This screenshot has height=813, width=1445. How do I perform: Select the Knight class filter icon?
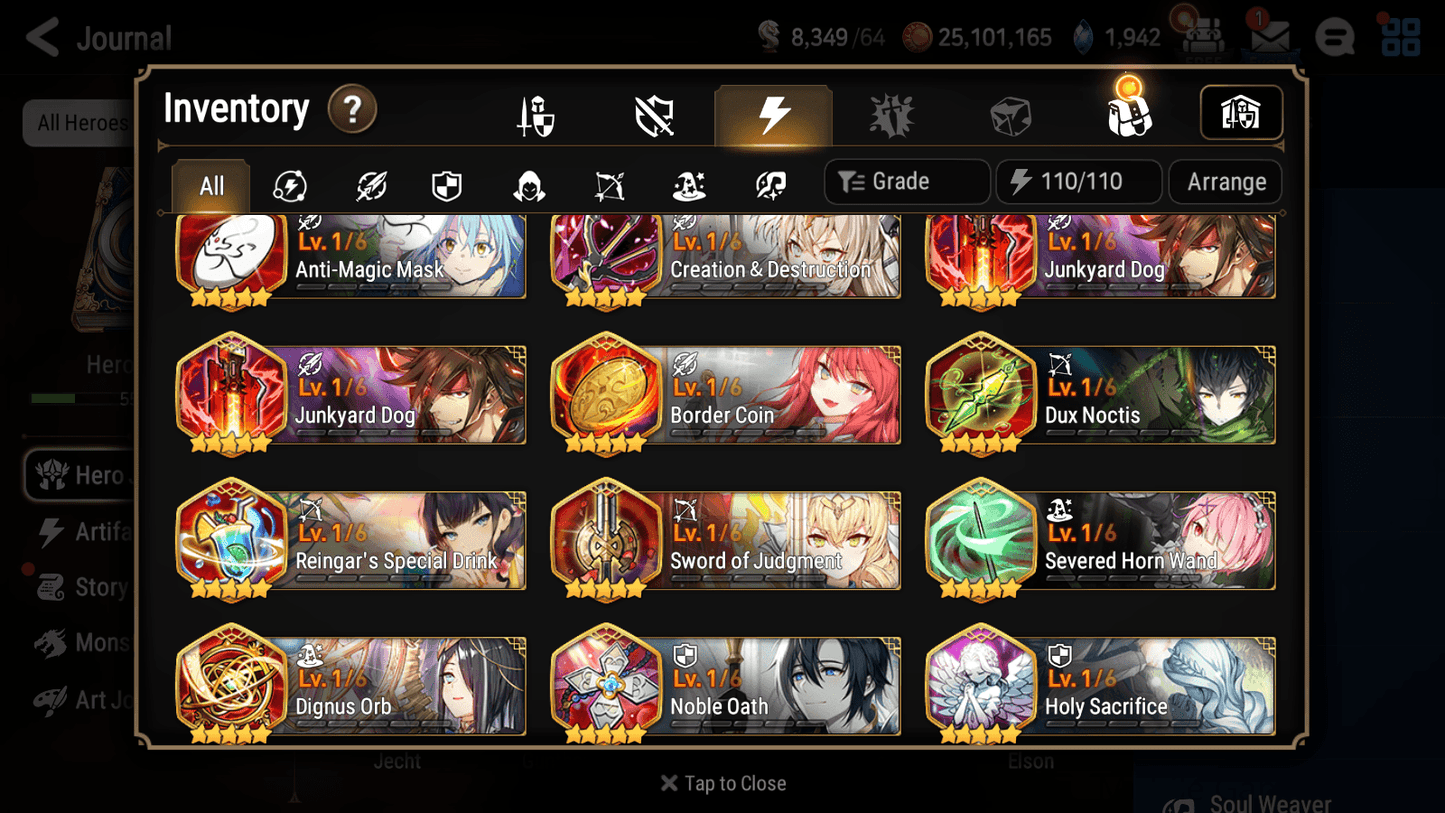pos(446,182)
